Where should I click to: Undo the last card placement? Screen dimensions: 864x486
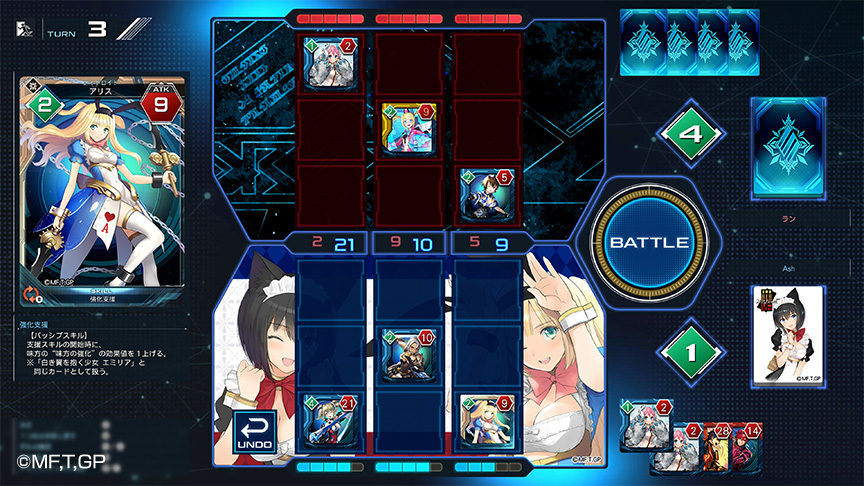[x=254, y=432]
